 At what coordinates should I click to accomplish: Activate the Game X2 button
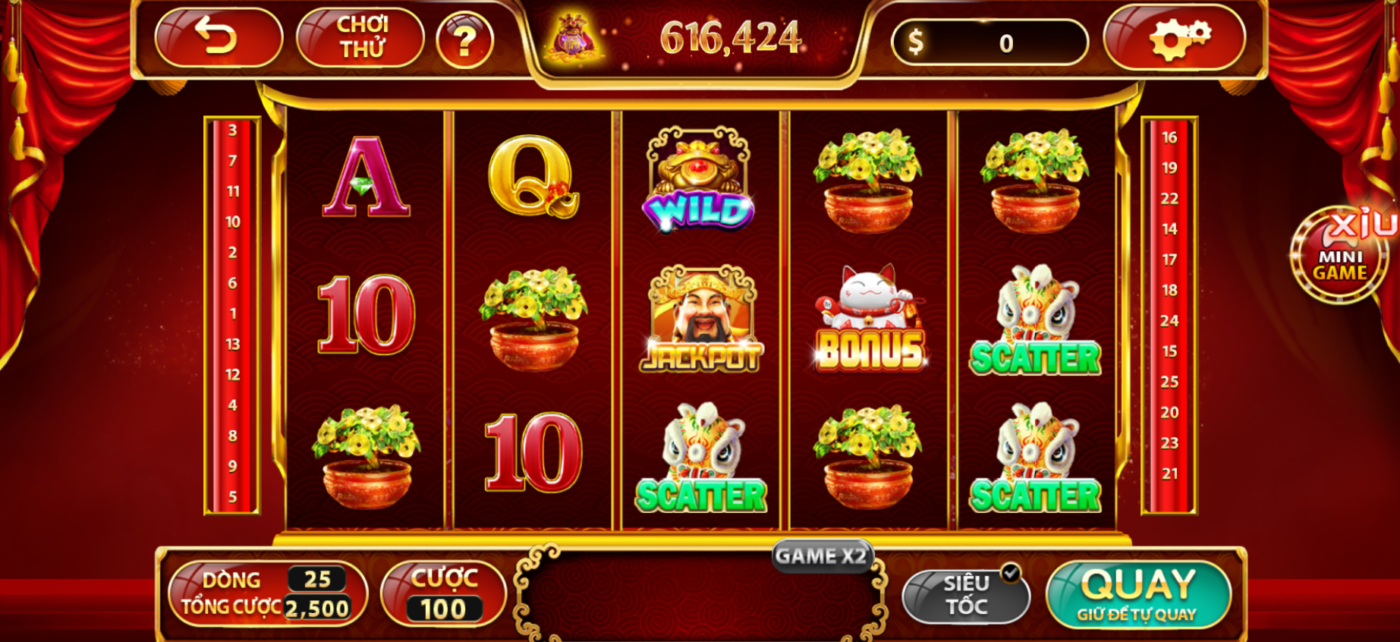822,556
